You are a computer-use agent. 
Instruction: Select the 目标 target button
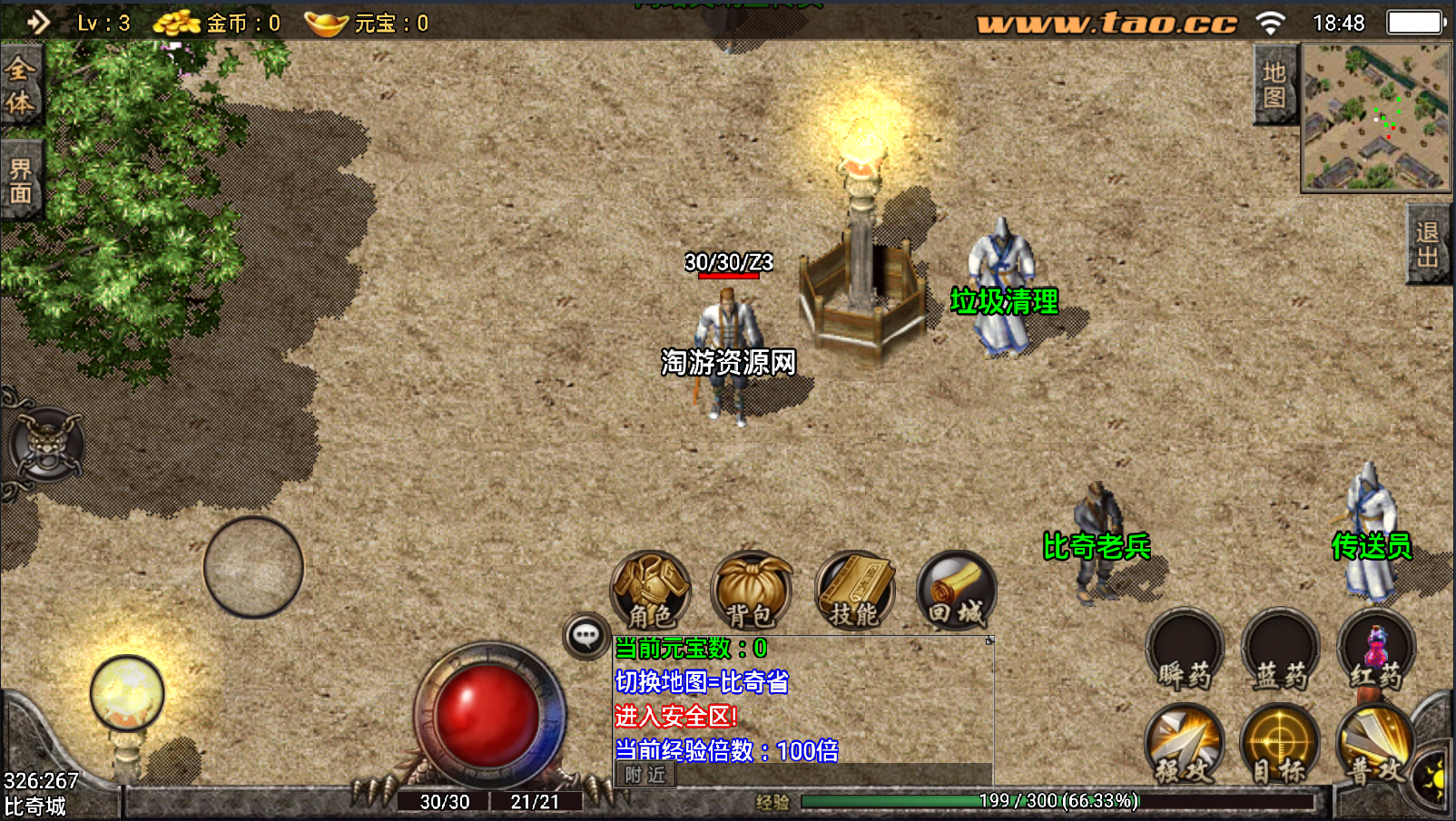(x=1280, y=745)
